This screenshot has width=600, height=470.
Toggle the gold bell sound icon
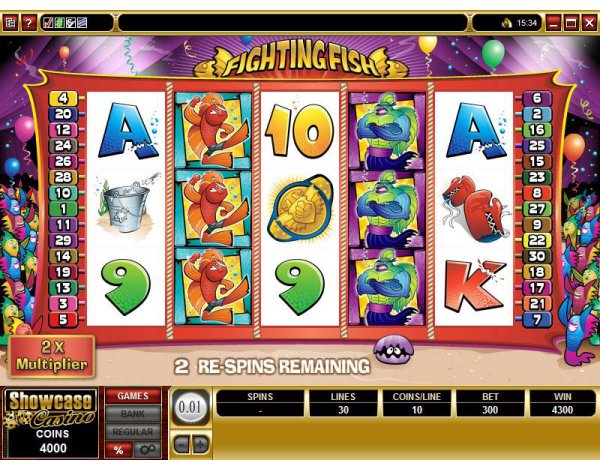(x=507, y=22)
